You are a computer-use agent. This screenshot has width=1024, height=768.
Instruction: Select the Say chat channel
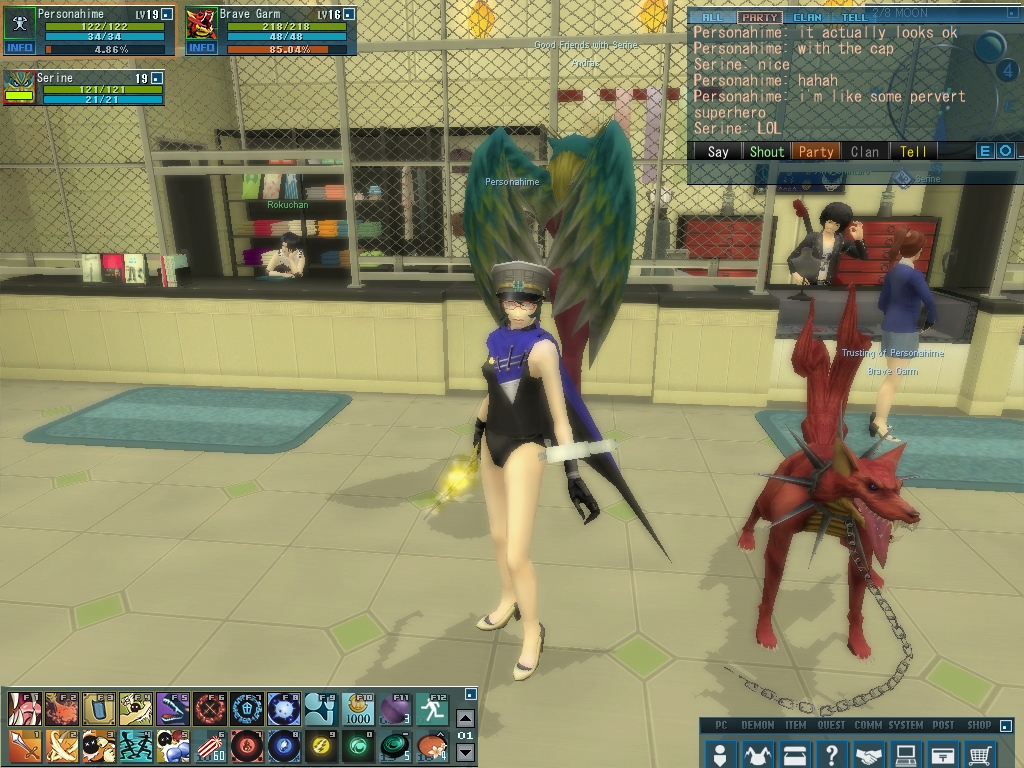pyautogui.click(x=718, y=152)
